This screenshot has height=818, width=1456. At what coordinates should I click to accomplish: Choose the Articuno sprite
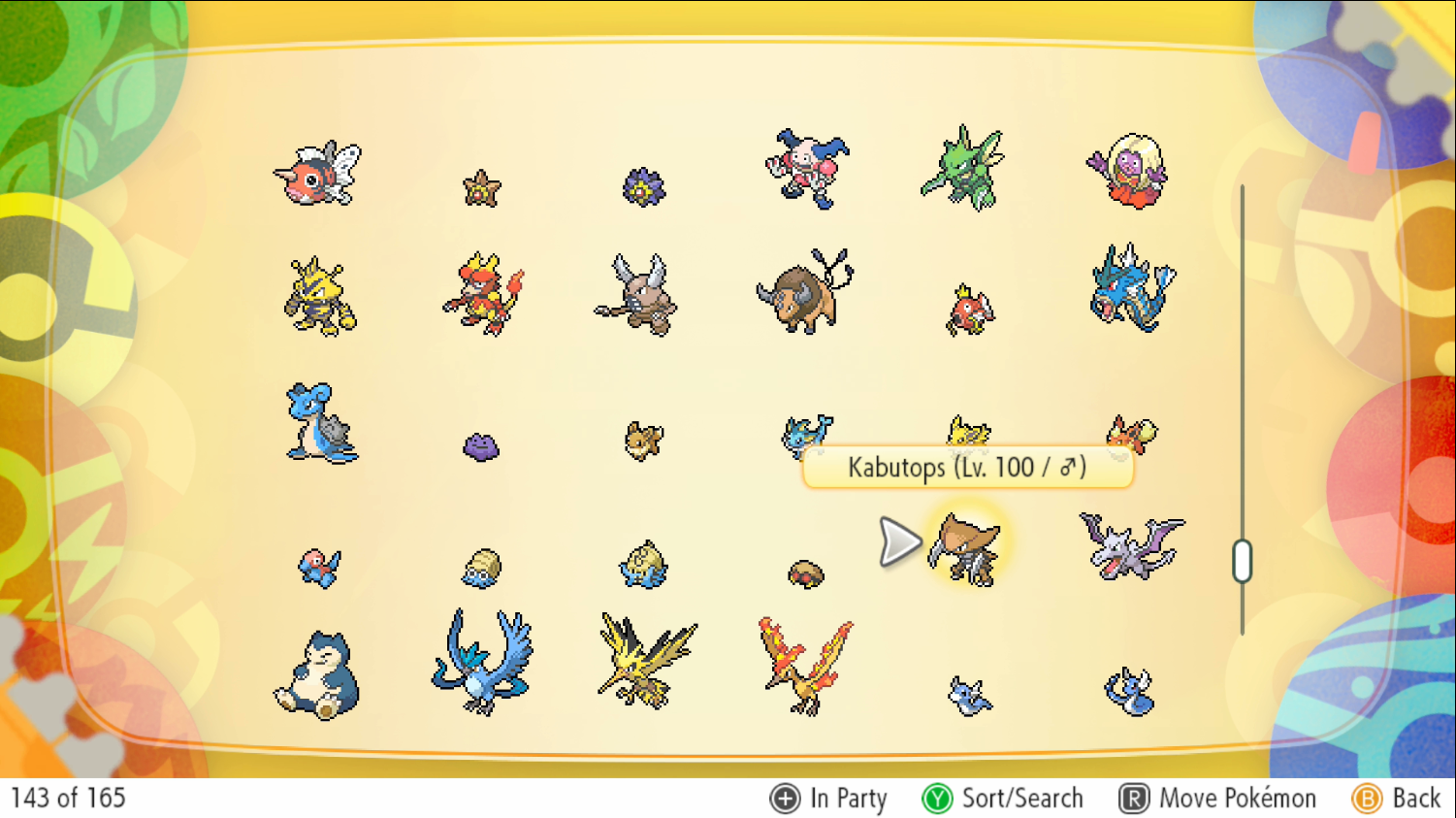482,662
